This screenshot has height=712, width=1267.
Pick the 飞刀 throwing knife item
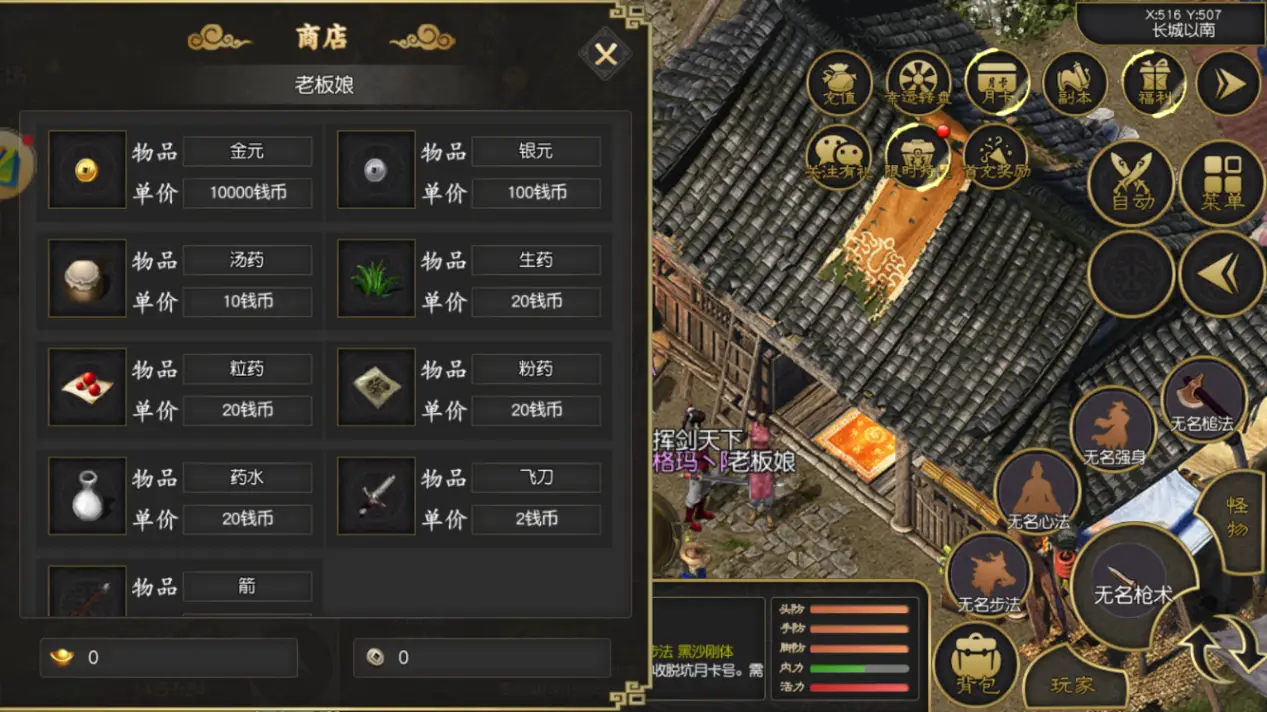(x=376, y=497)
